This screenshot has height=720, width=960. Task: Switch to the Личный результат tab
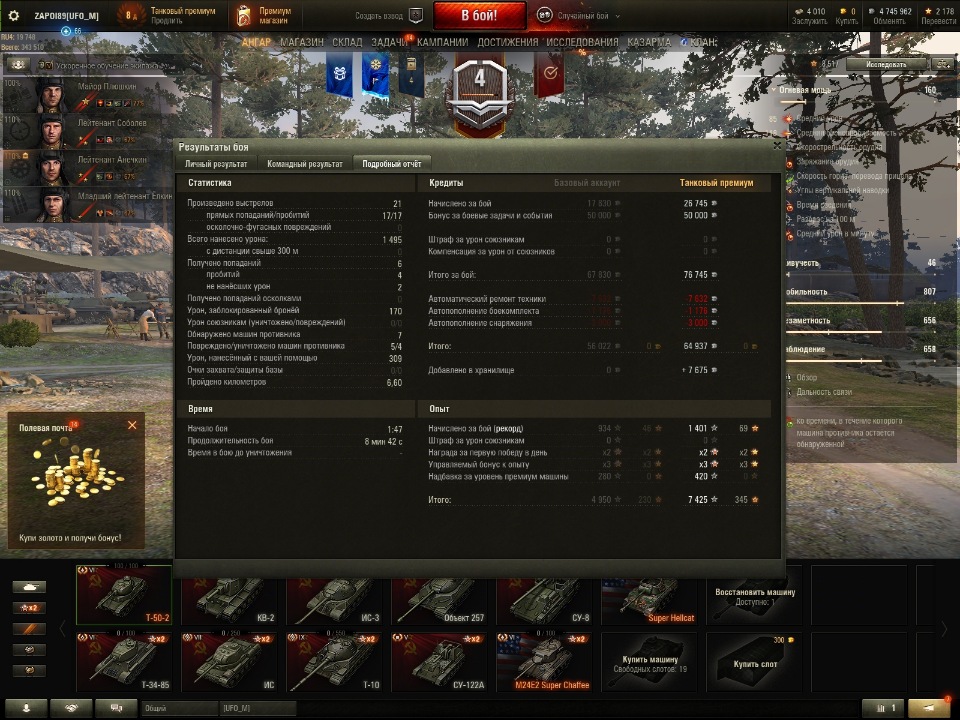pos(217,163)
